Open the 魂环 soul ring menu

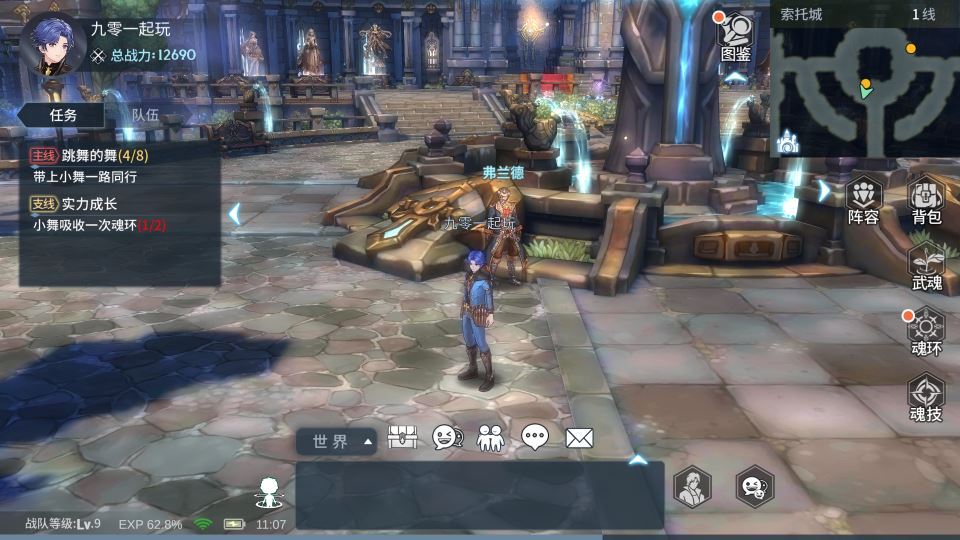click(x=926, y=332)
